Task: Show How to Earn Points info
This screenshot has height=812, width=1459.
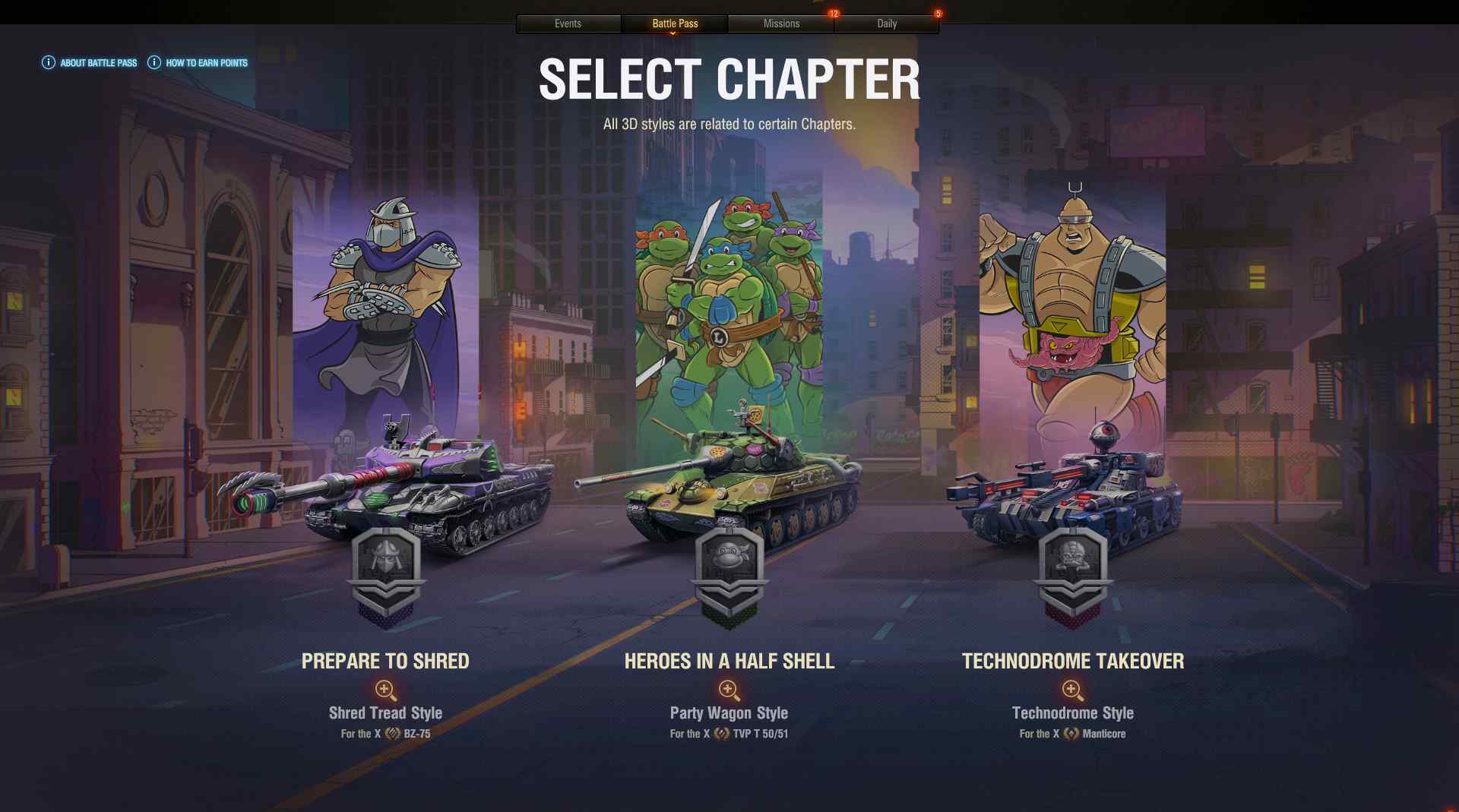Action: click(198, 63)
